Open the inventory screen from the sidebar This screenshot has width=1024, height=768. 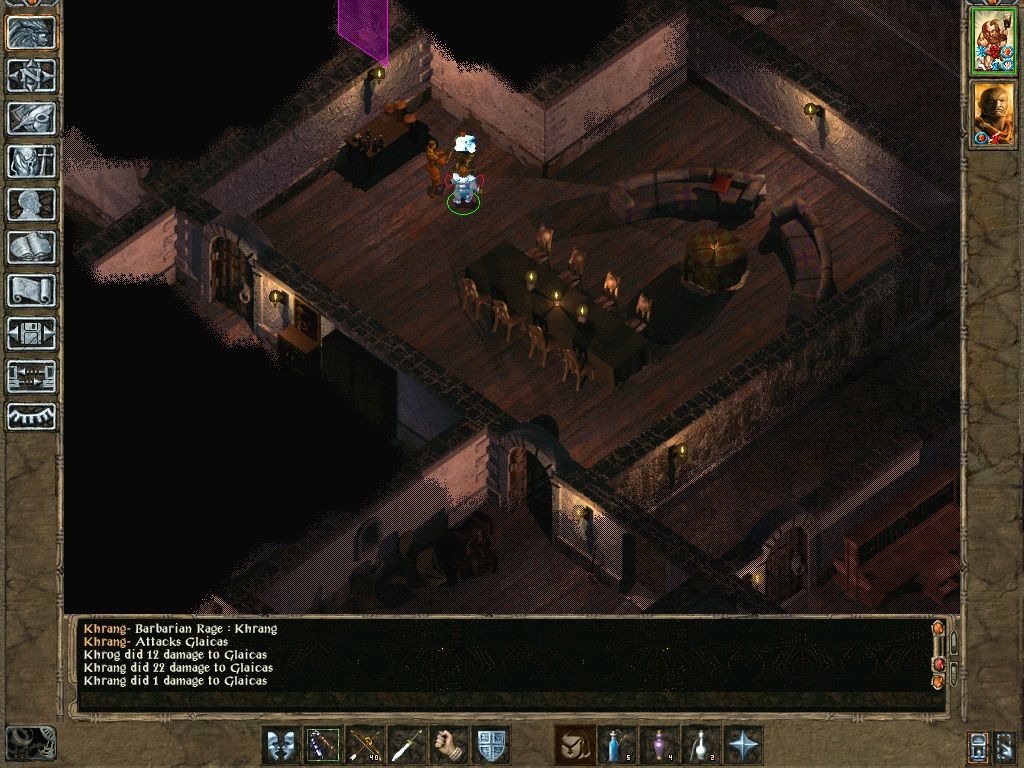(x=32, y=161)
